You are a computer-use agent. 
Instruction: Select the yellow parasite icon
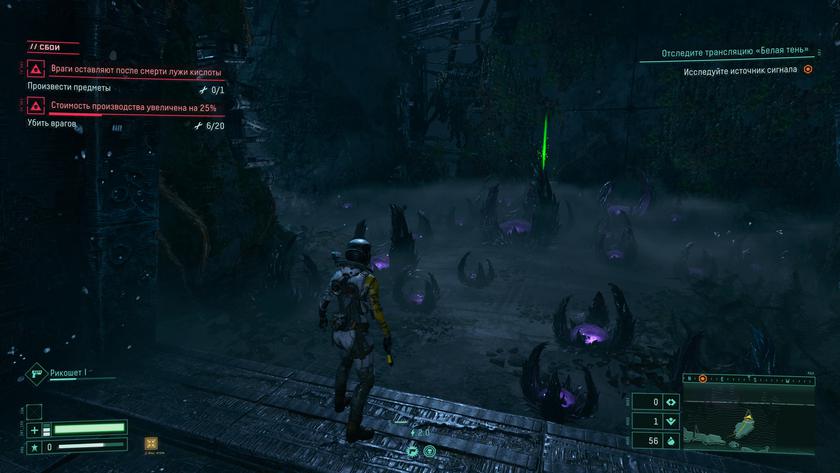(151, 444)
